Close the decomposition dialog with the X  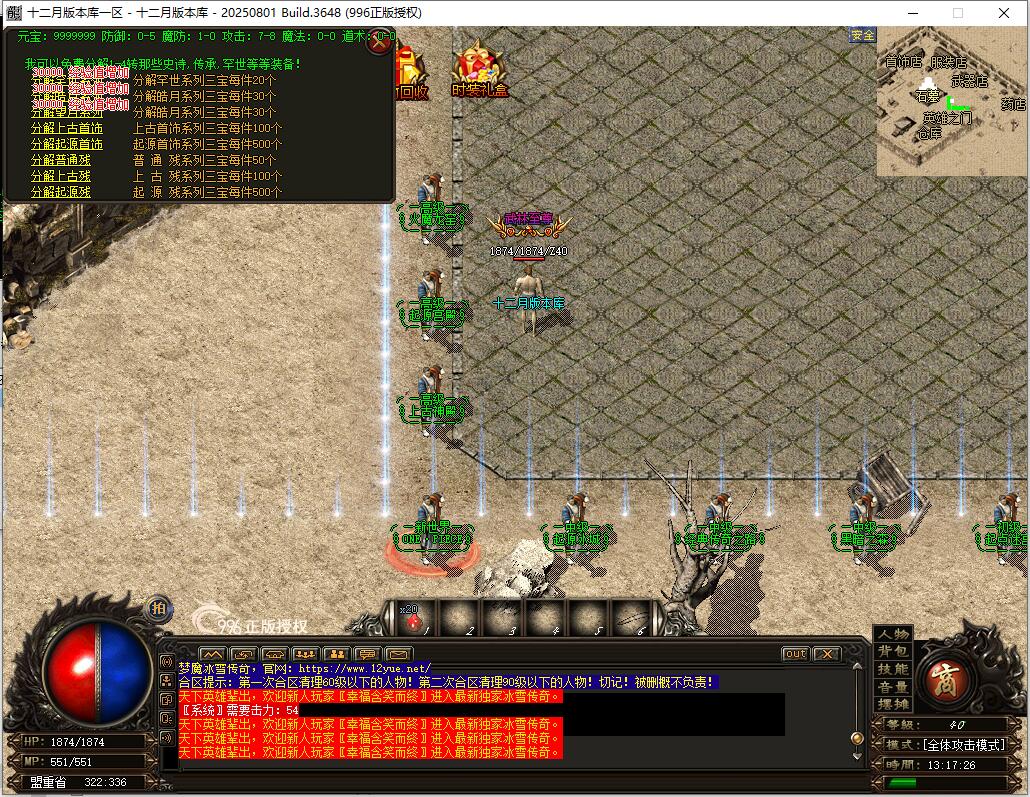tap(380, 42)
